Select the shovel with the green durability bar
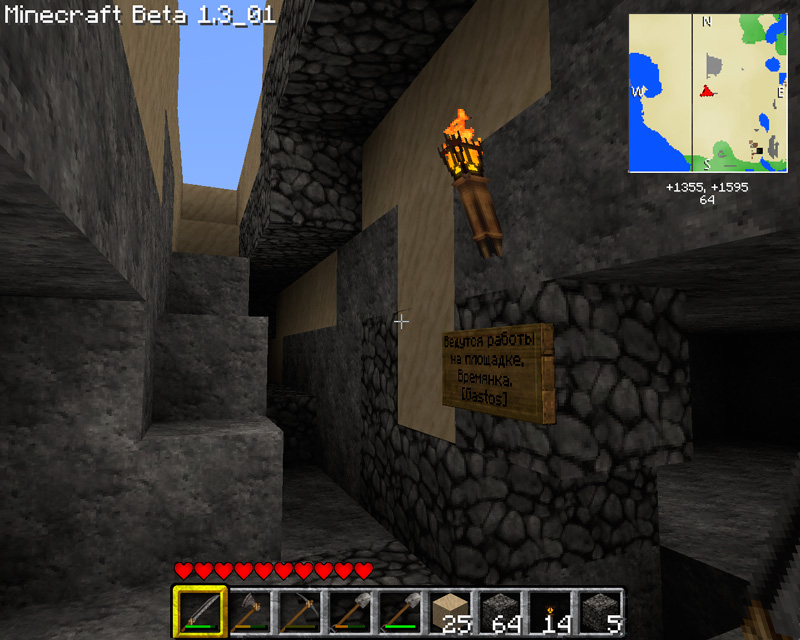The height and width of the screenshot is (640, 800). [x=399, y=611]
